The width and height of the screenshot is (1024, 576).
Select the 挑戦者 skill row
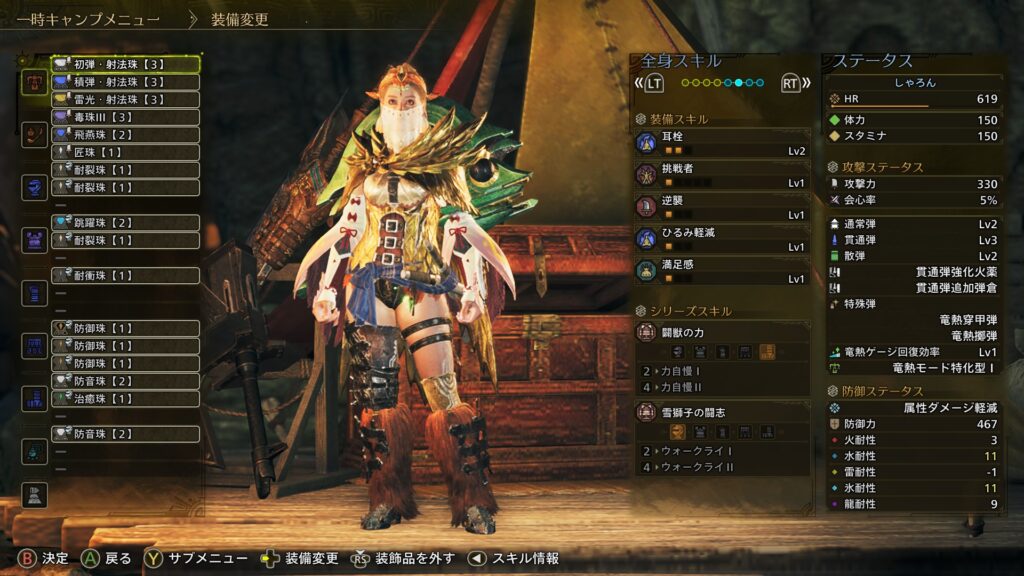click(723, 176)
